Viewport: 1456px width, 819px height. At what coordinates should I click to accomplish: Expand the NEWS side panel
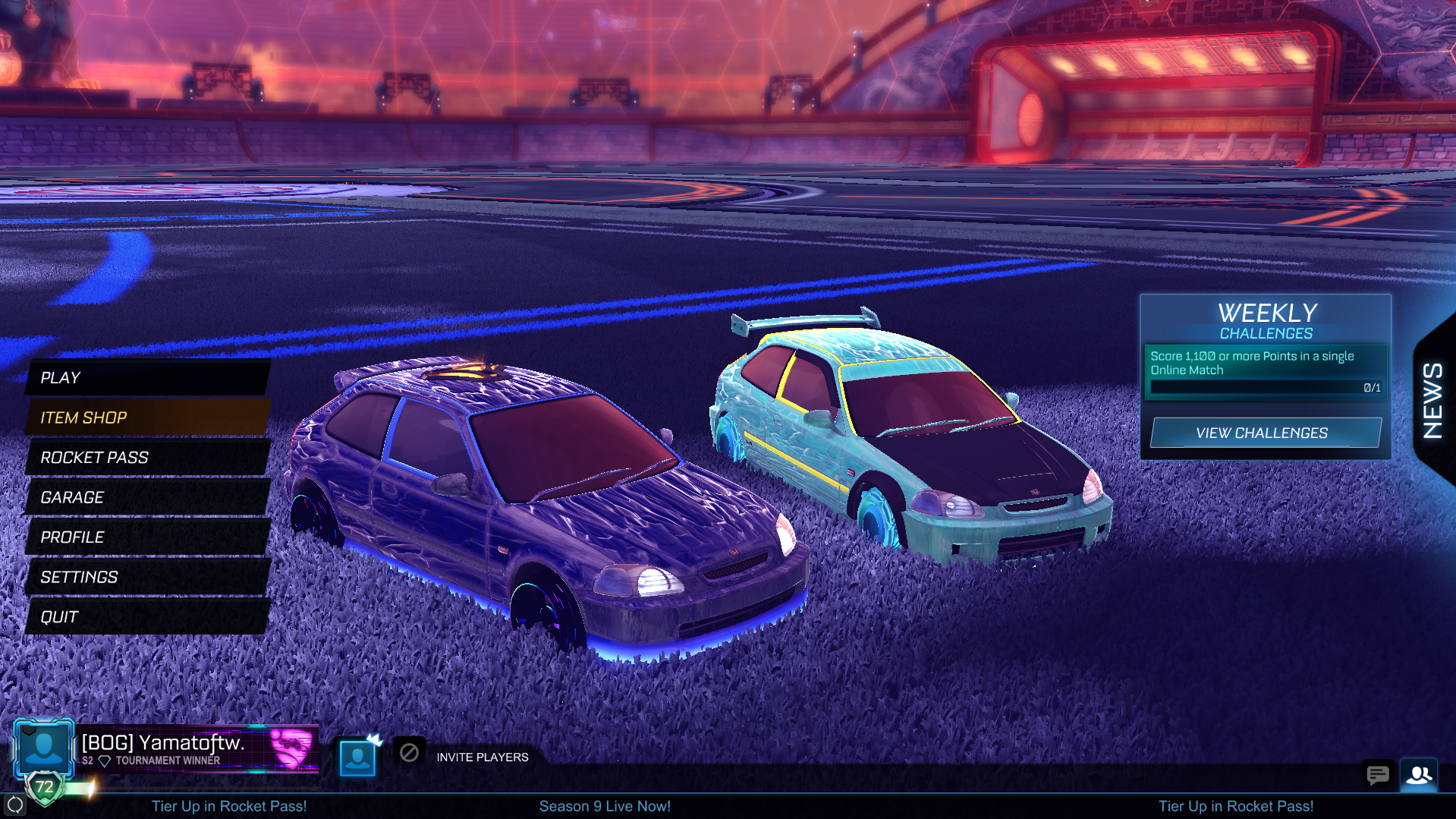pyautogui.click(x=1433, y=400)
